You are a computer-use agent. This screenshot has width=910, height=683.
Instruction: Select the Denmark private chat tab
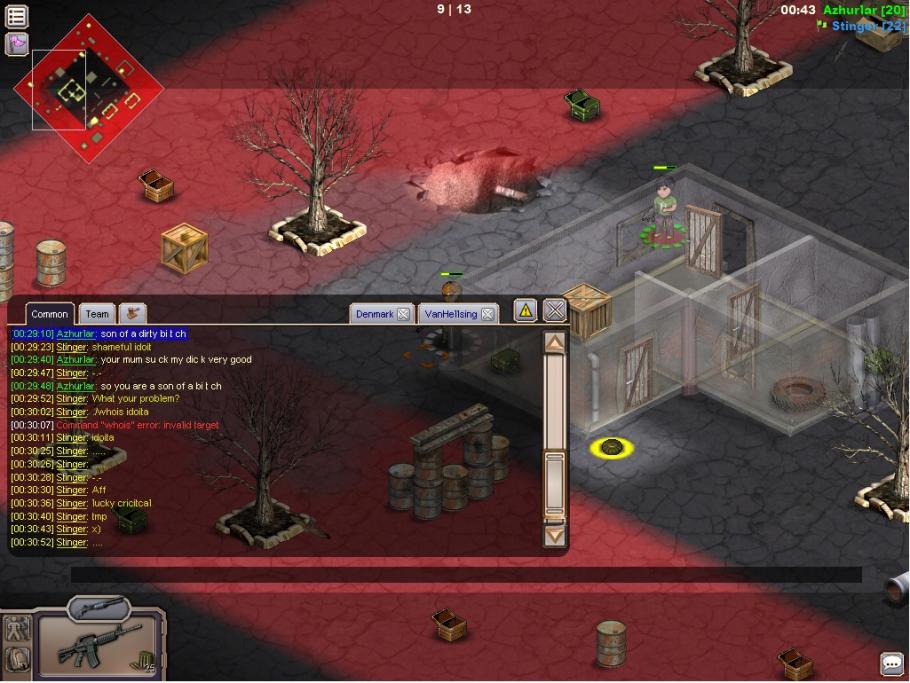375,314
